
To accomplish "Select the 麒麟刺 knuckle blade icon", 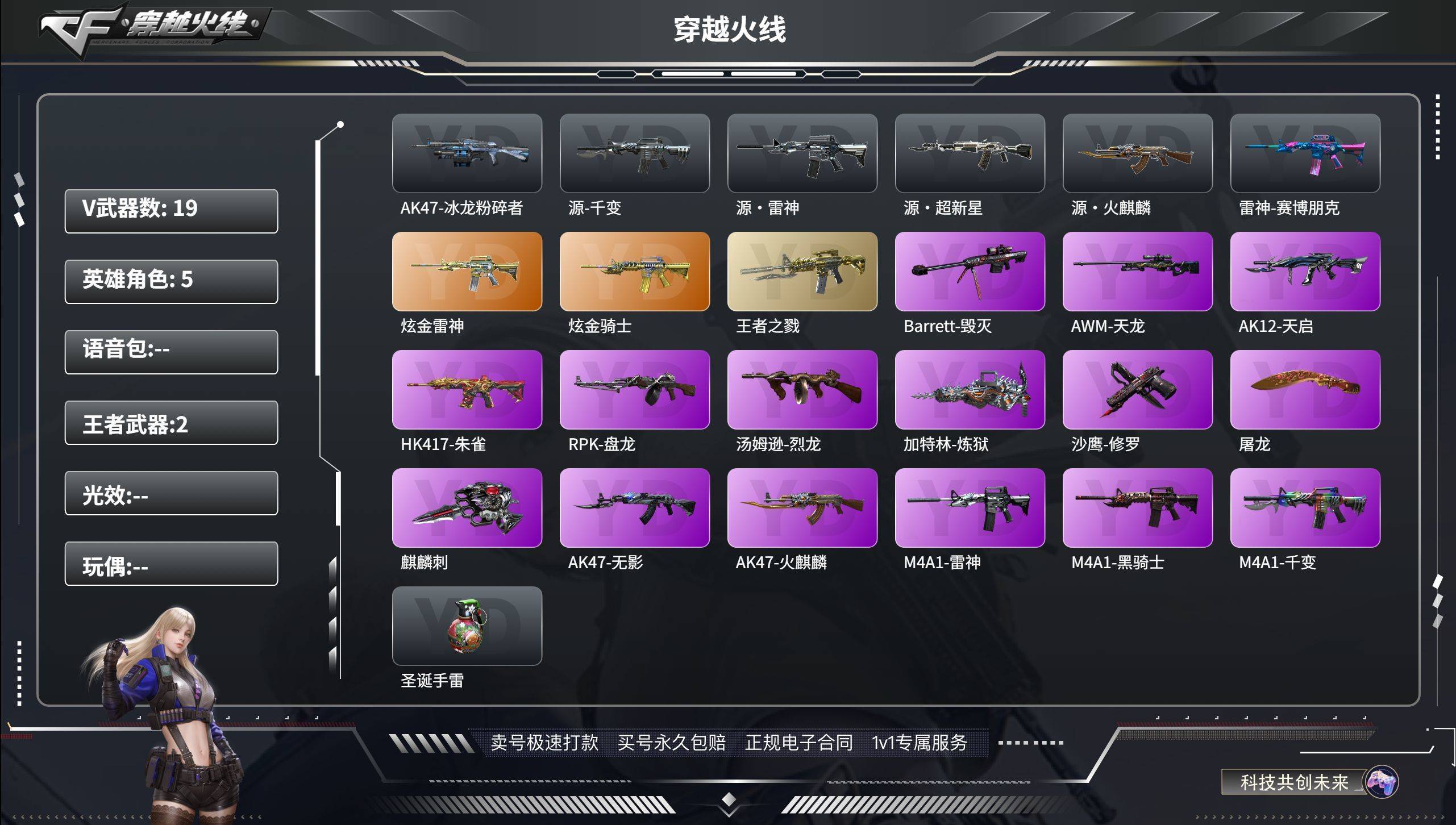I will [x=467, y=508].
